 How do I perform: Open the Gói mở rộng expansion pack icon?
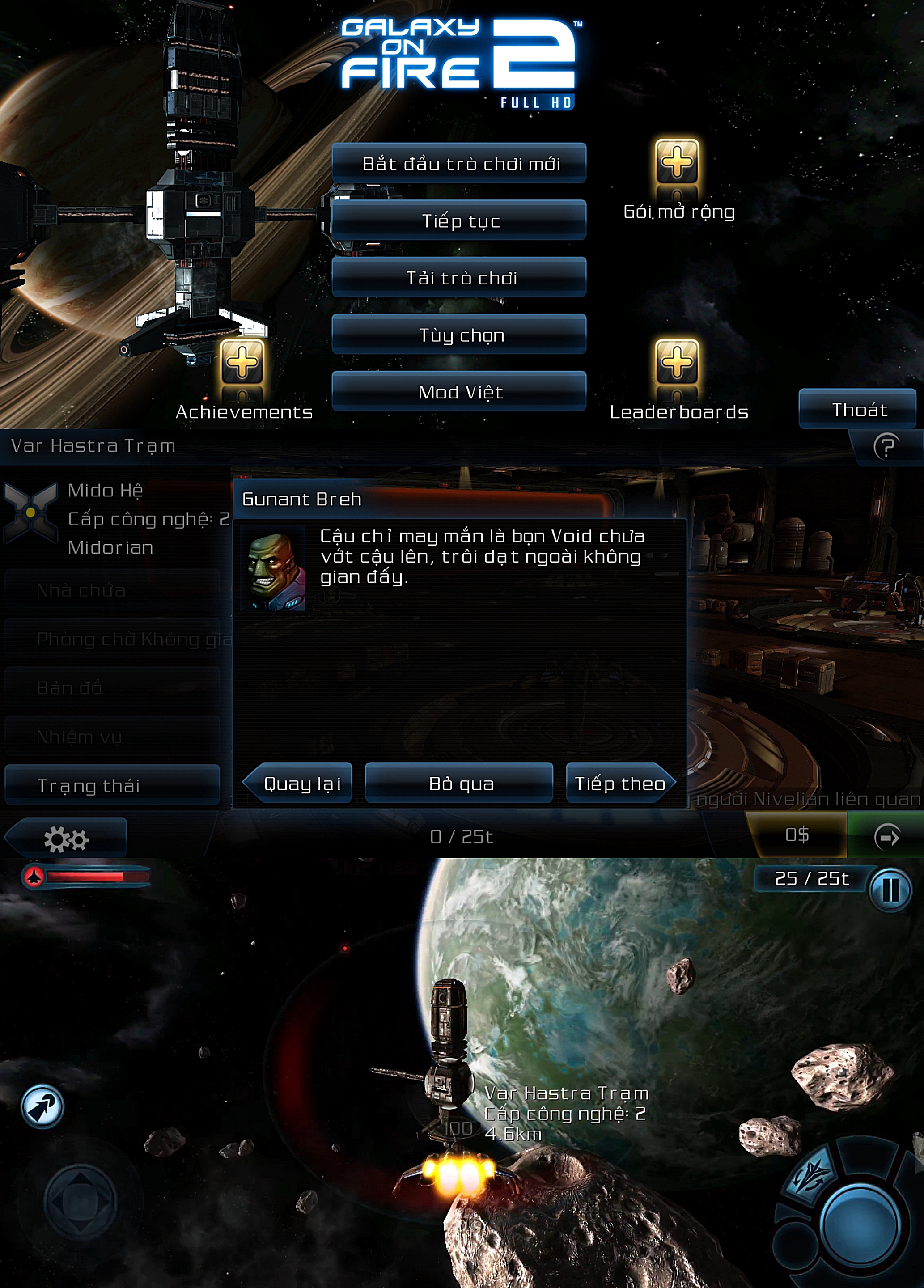click(x=676, y=162)
